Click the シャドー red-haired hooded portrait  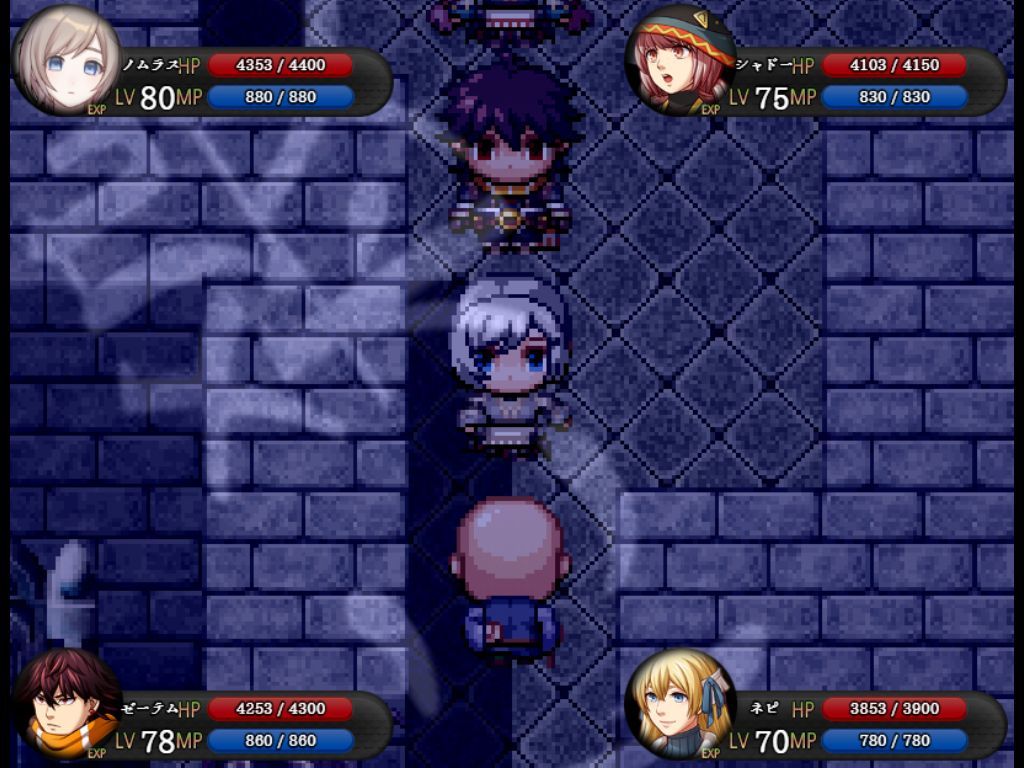[680, 61]
